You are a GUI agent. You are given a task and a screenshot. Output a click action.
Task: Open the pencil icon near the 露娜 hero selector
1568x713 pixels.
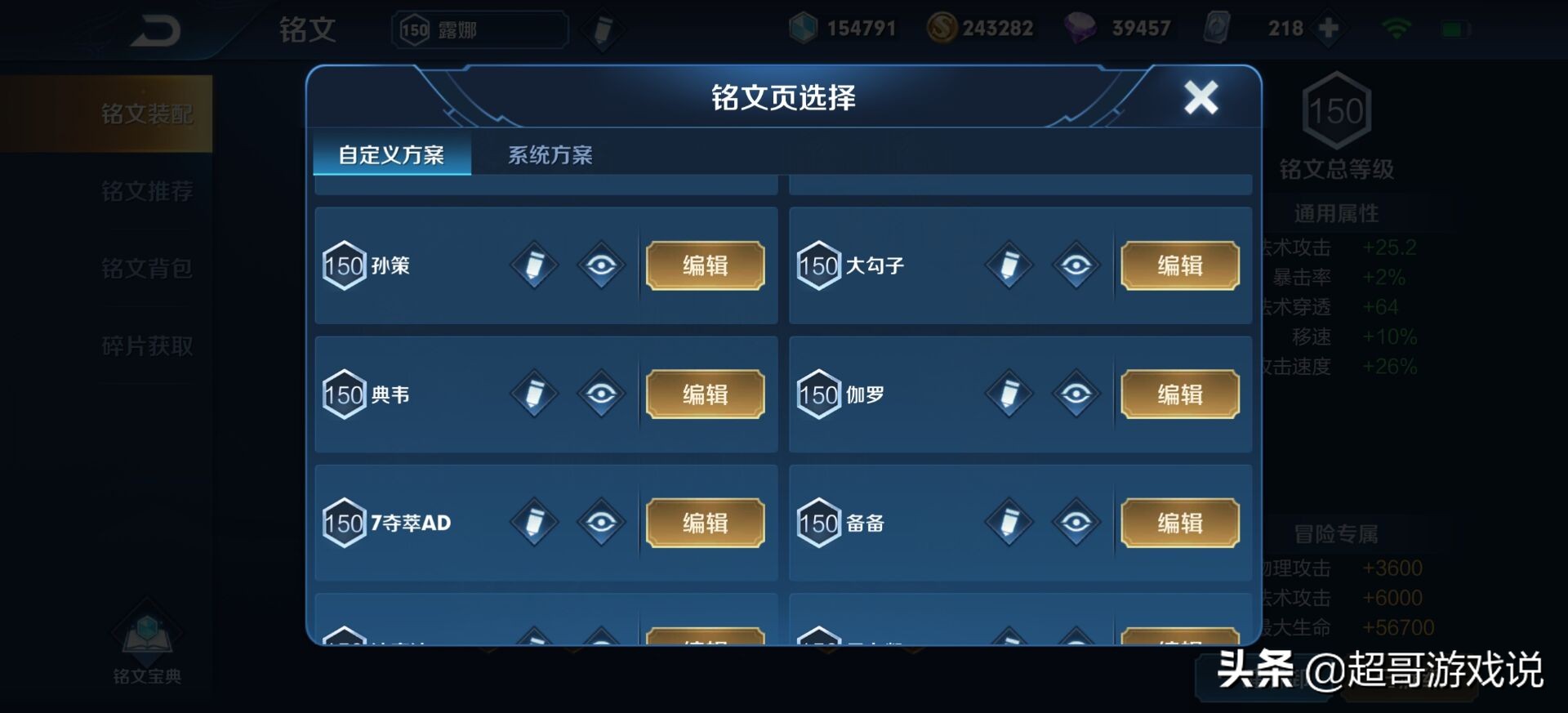[x=603, y=29]
